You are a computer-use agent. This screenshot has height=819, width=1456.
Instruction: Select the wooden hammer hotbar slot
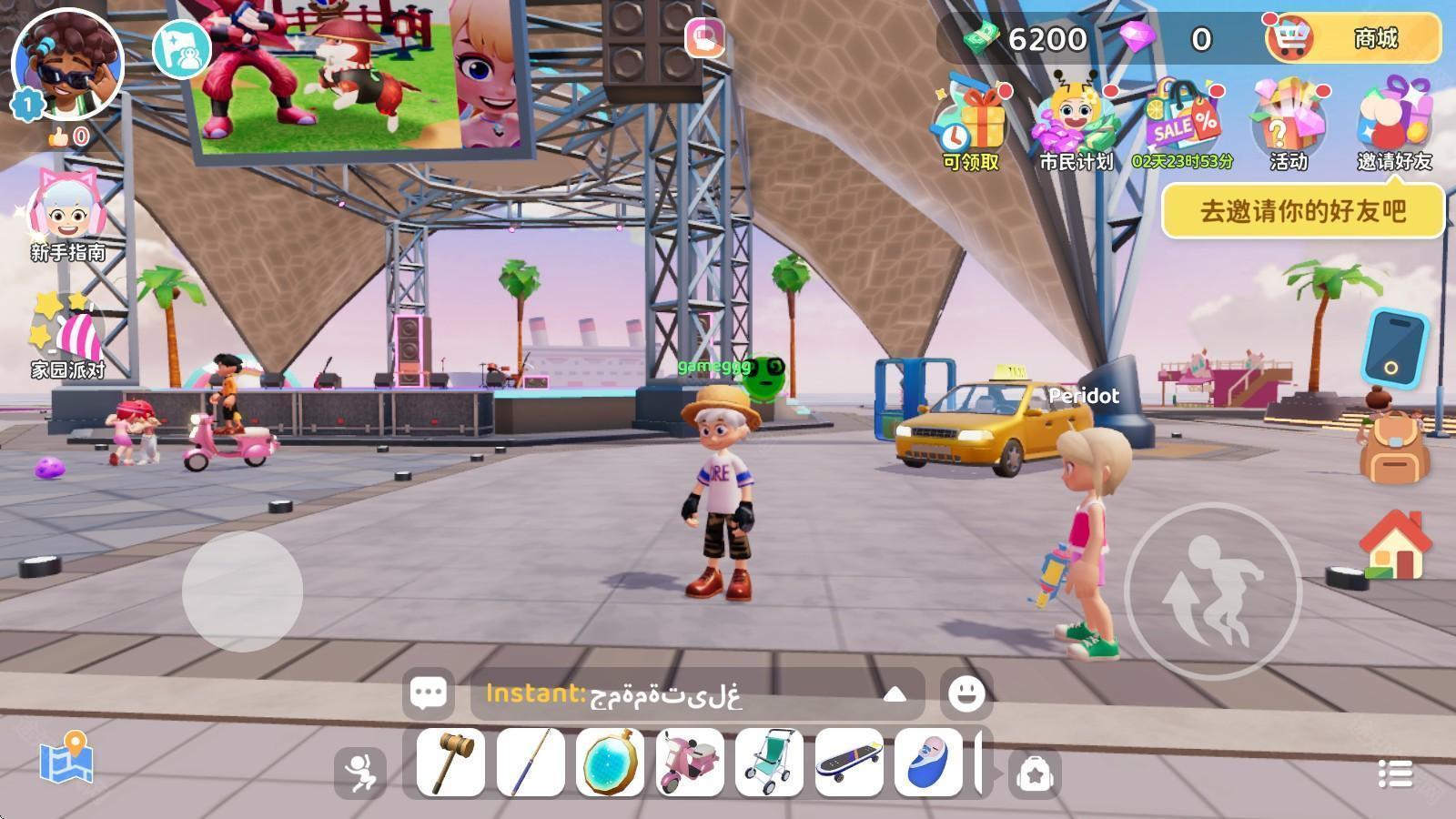coord(451,763)
